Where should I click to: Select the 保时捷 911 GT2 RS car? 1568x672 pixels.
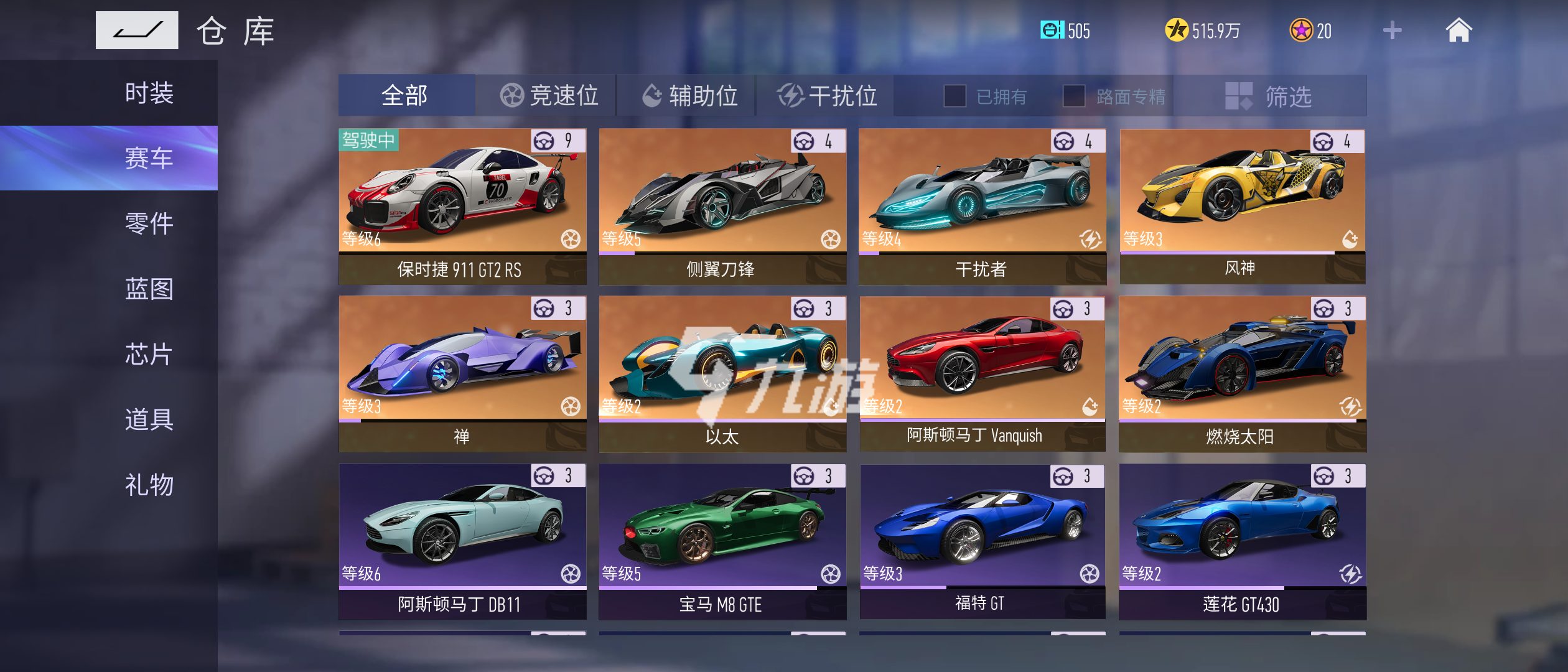[462, 207]
